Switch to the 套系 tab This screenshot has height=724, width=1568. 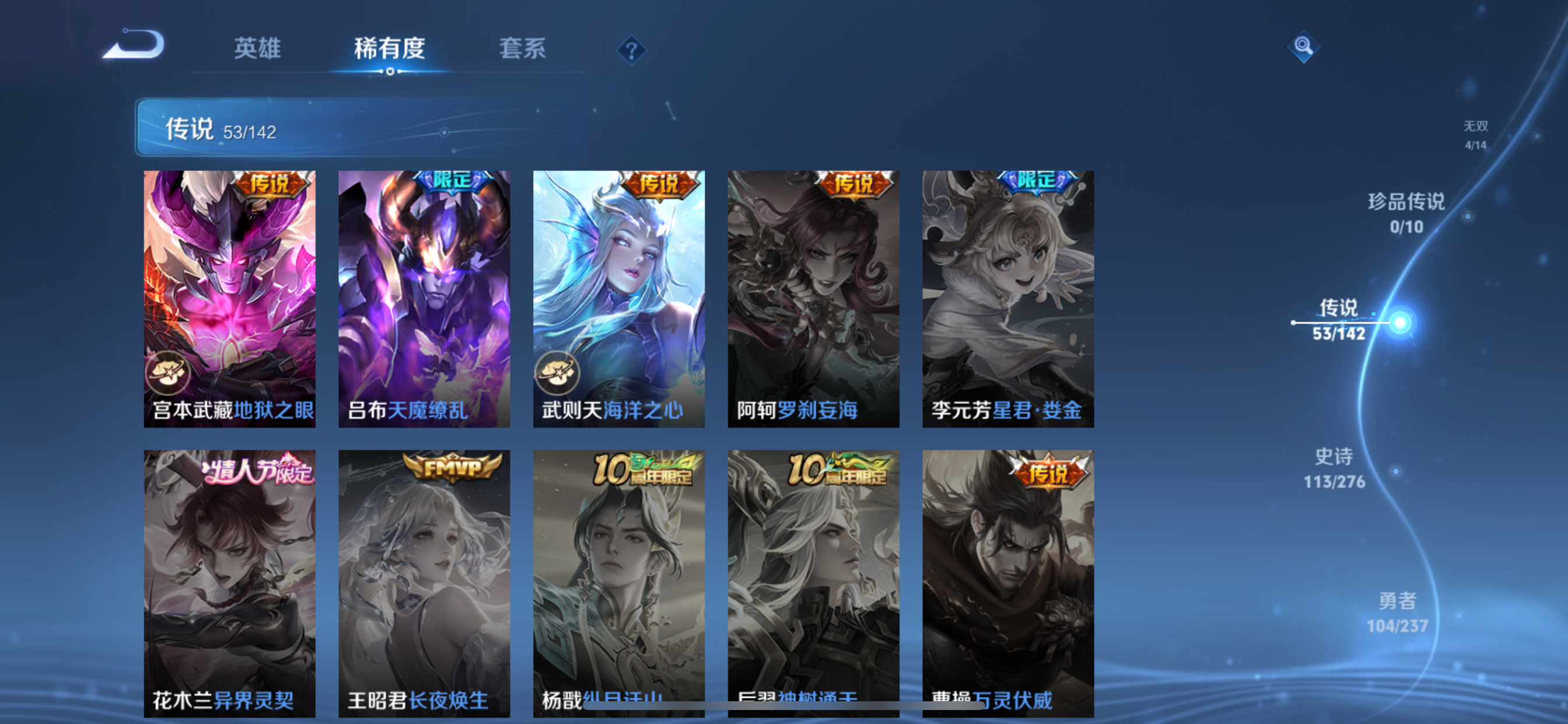point(521,50)
